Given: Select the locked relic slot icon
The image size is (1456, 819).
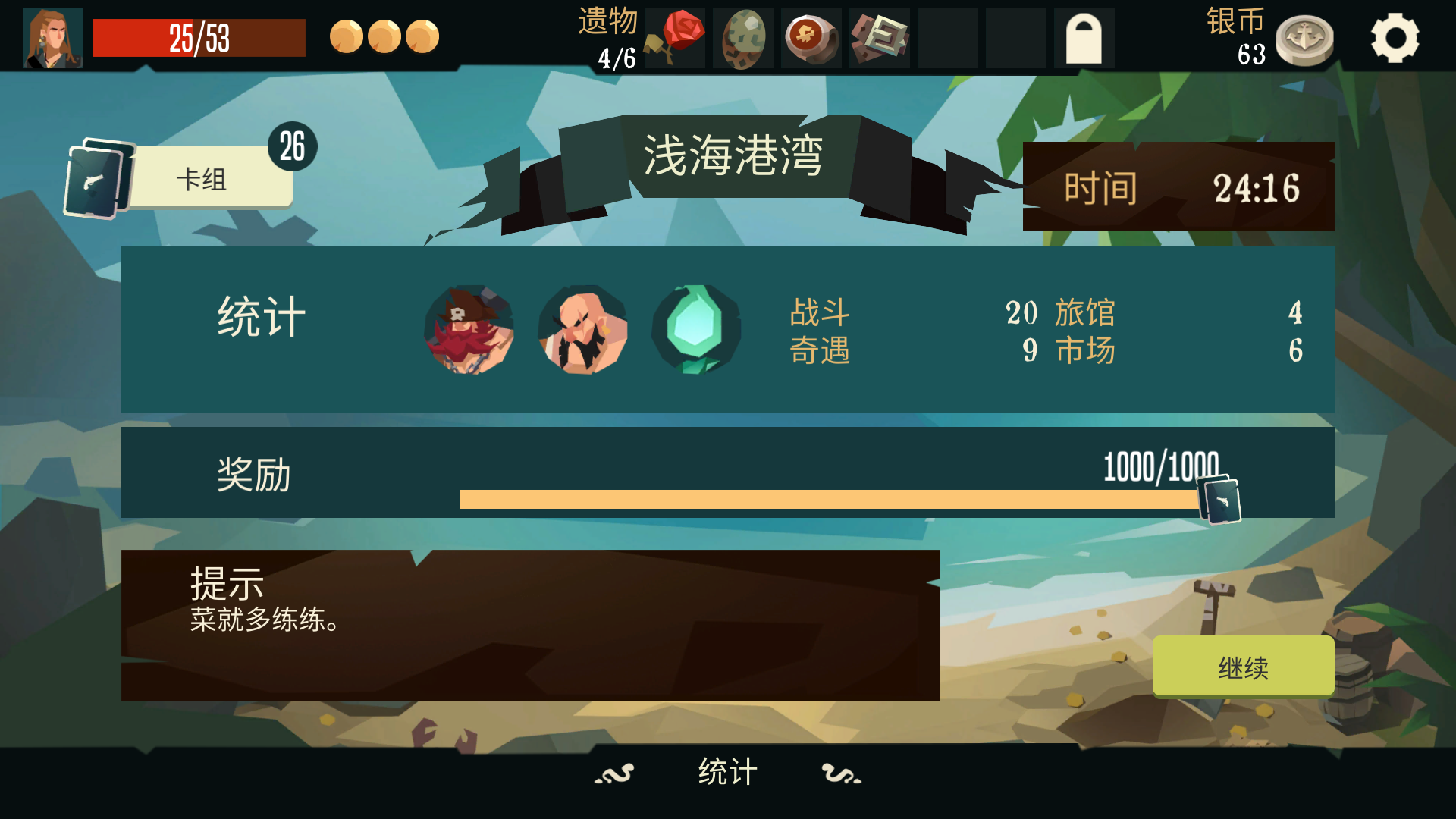Looking at the screenshot, I should click(x=1083, y=38).
